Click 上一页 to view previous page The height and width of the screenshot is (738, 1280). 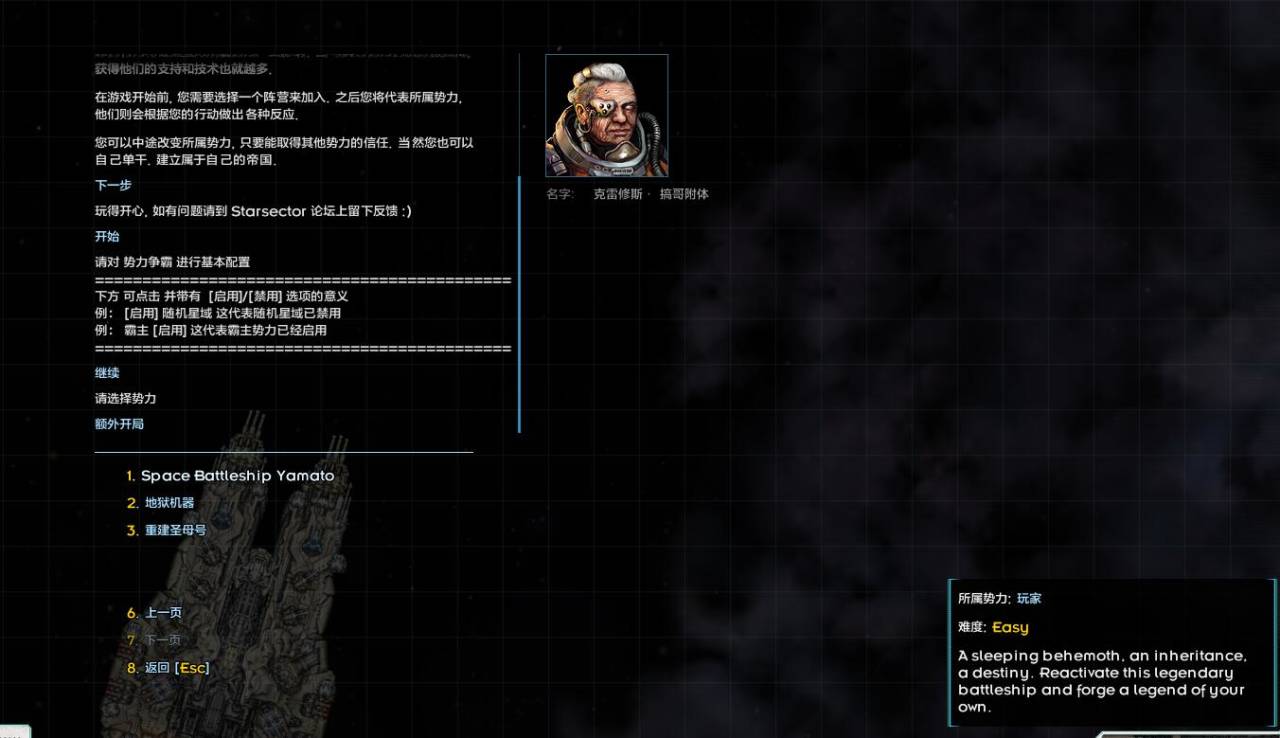point(162,612)
